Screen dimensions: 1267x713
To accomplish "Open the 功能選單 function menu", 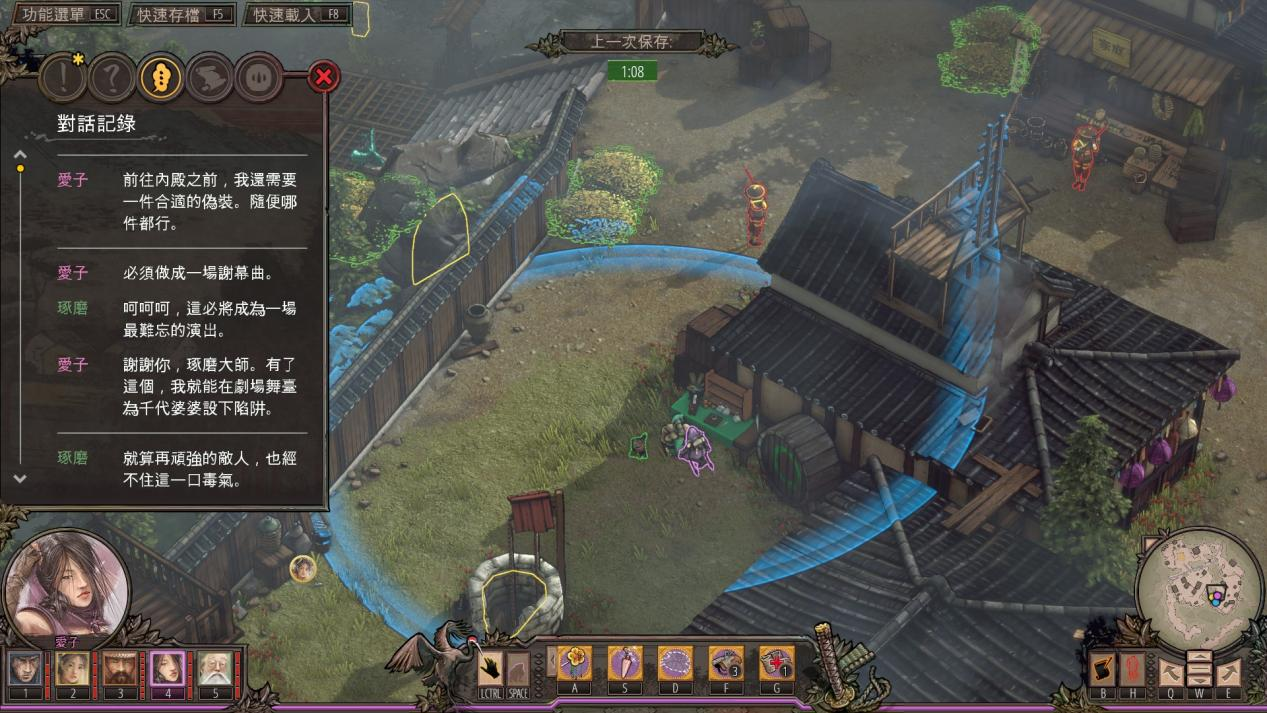I will (62, 15).
